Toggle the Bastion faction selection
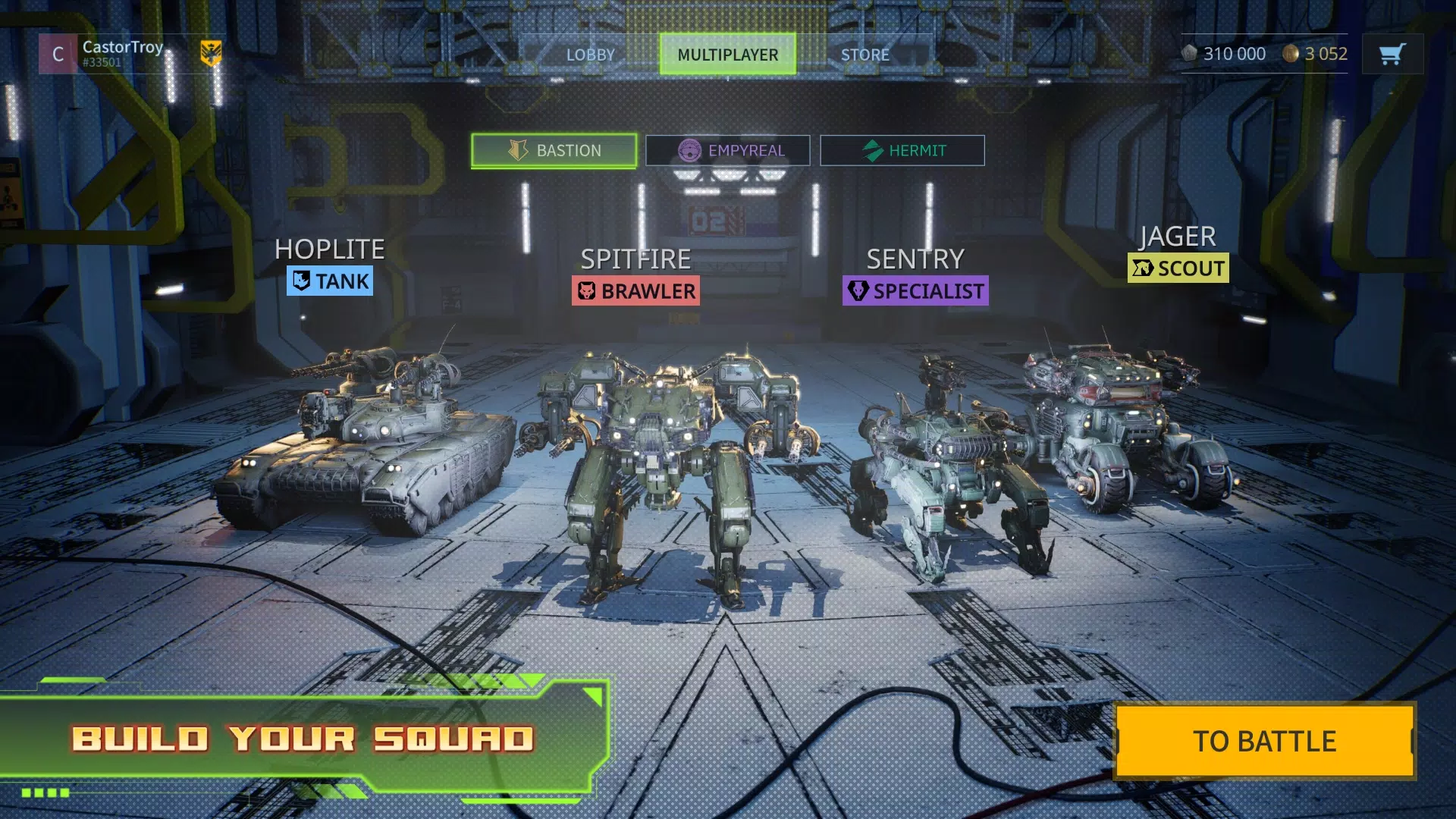This screenshot has width=1456, height=819. pyautogui.click(x=554, y=149)
